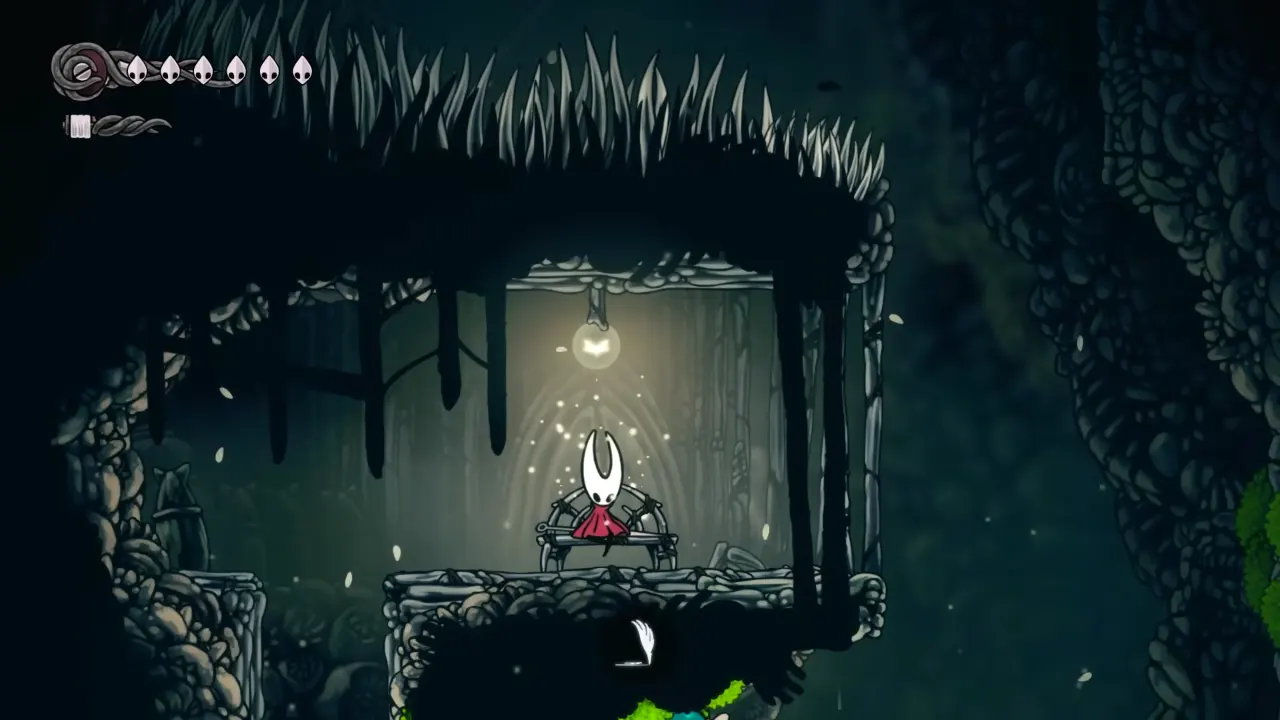Select the tool bind indicator below the spool
Viewport: 1280px width, 720px height.
[x=79, y=125]
